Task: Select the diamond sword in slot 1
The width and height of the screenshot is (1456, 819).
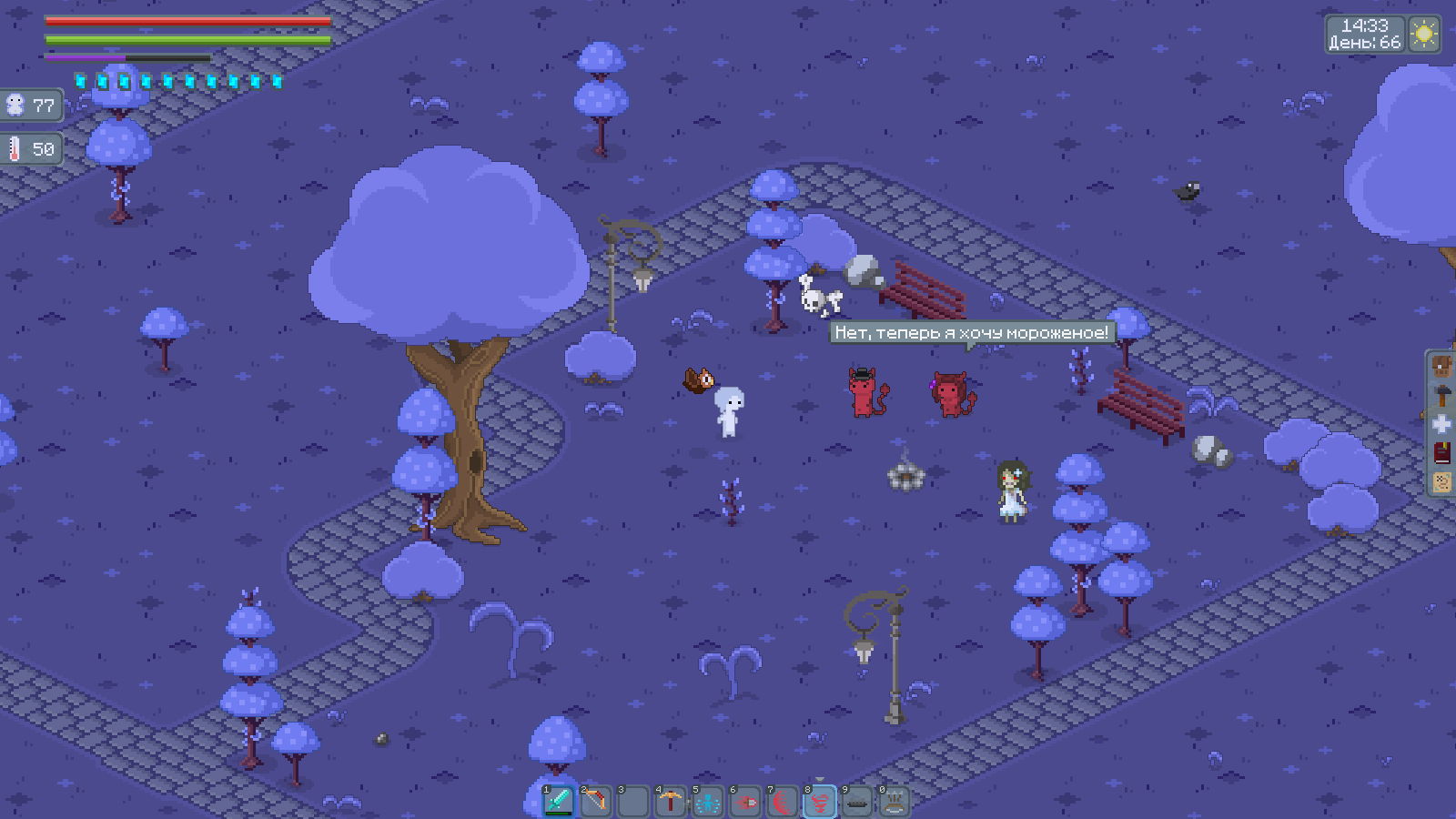Action: coord(559,802)
